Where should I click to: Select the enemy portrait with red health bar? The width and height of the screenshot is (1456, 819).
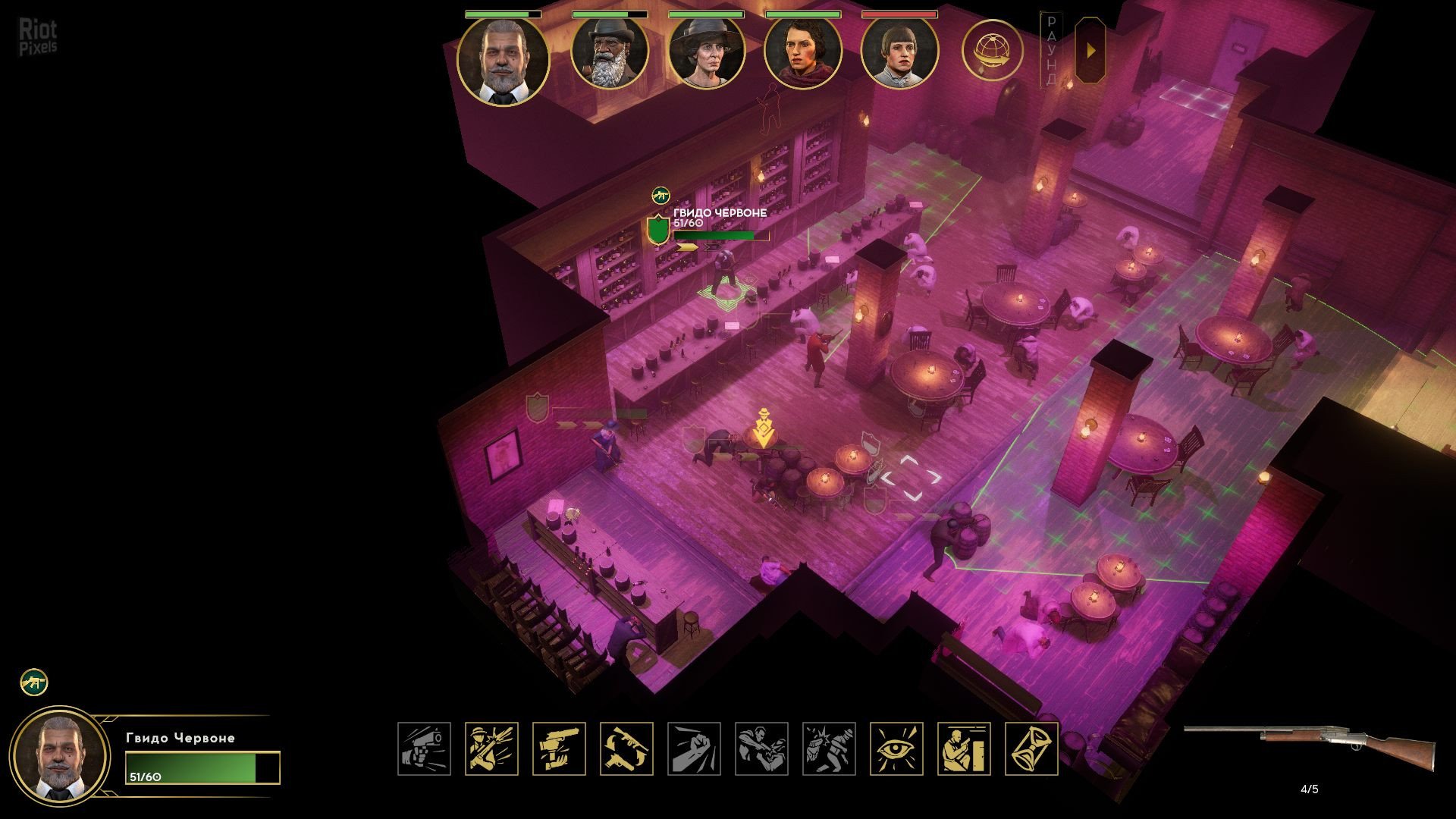tap(899, 53)
